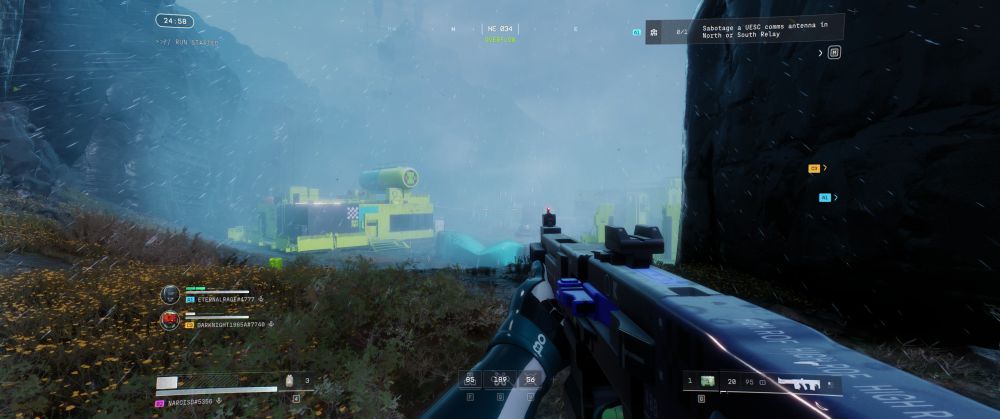Click the orange teammate offscreen marker
Screen dimensions: 1000x419
coord(814,169)
